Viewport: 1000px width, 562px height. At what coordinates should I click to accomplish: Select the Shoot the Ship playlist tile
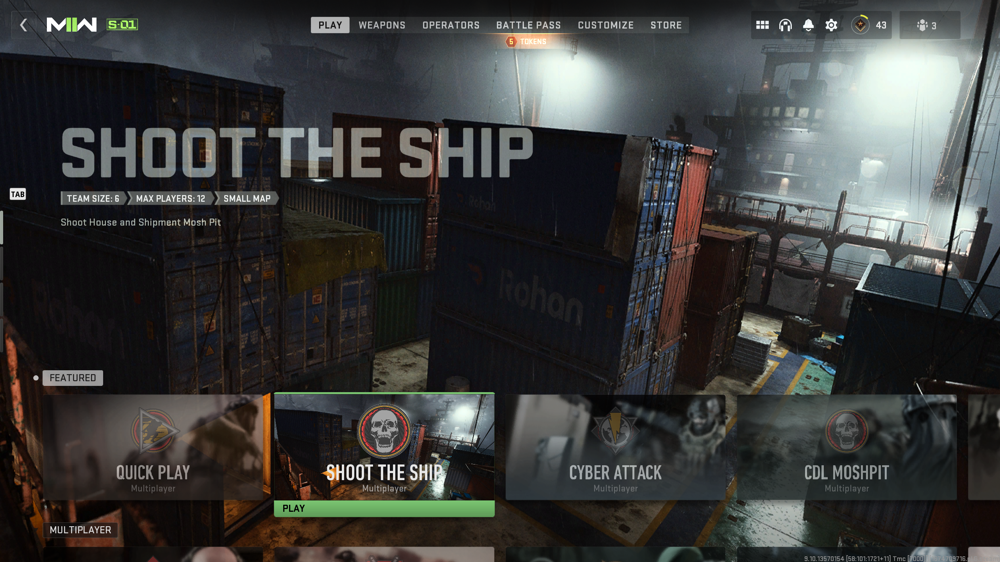(384, 446)
